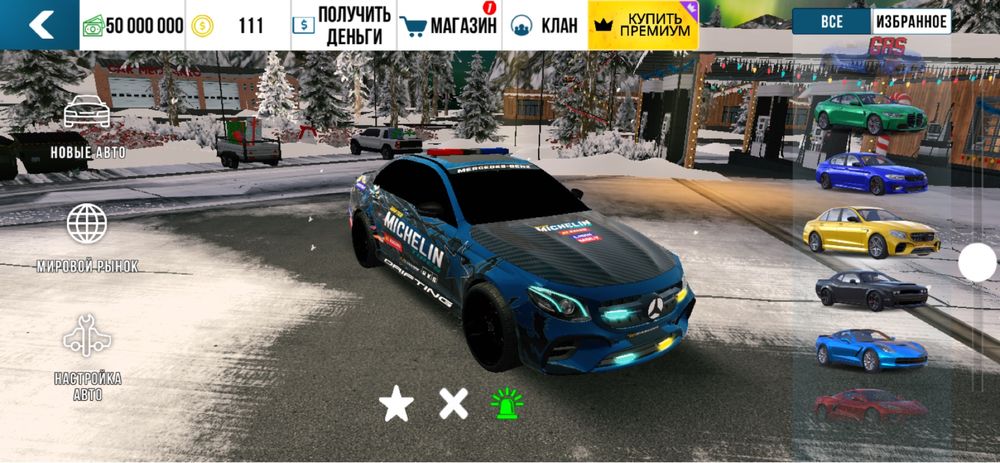Click the car list scrollbar handle
This screenshot has height=463, width=1000.
pos(977,263)
